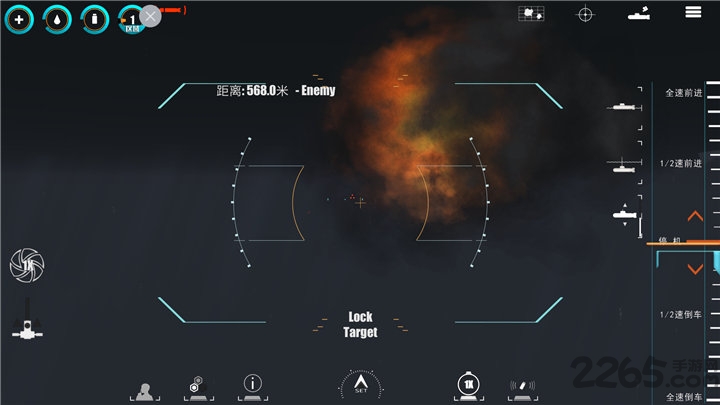720x405 pixels.
Task: Select the 1K range button
Action: tap(468, 385)
